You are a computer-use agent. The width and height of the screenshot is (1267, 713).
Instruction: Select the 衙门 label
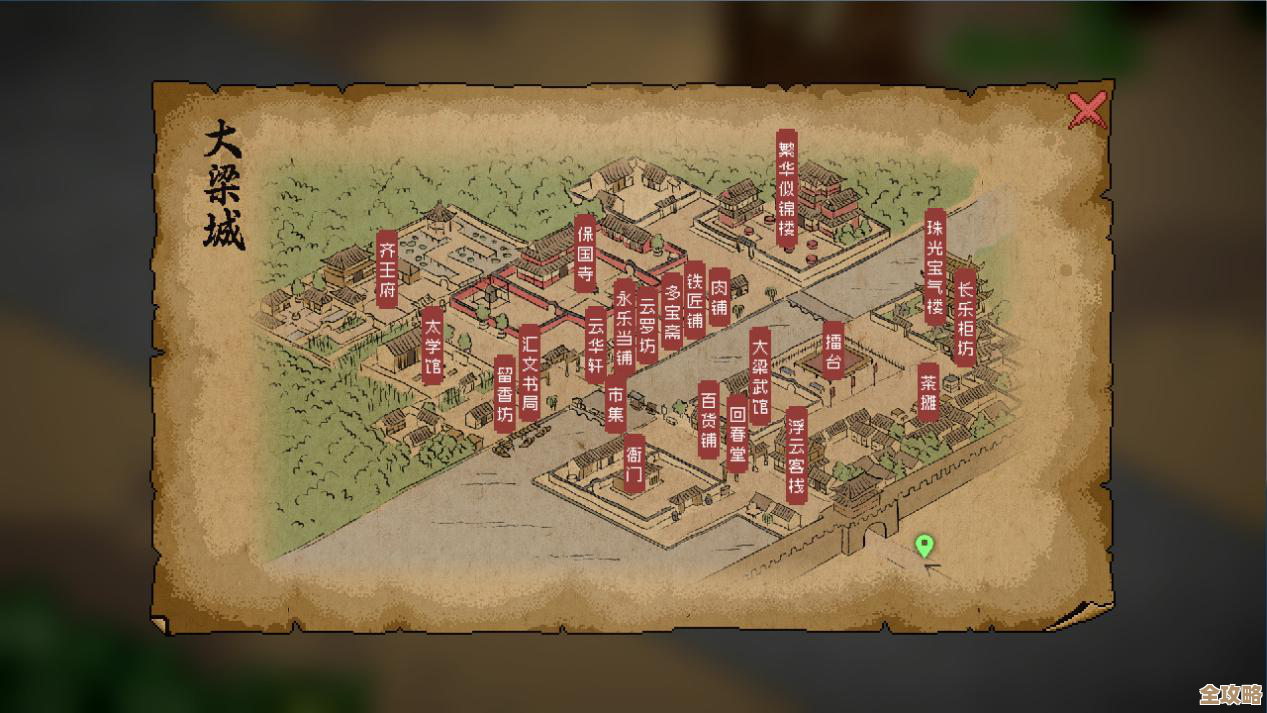635,464
